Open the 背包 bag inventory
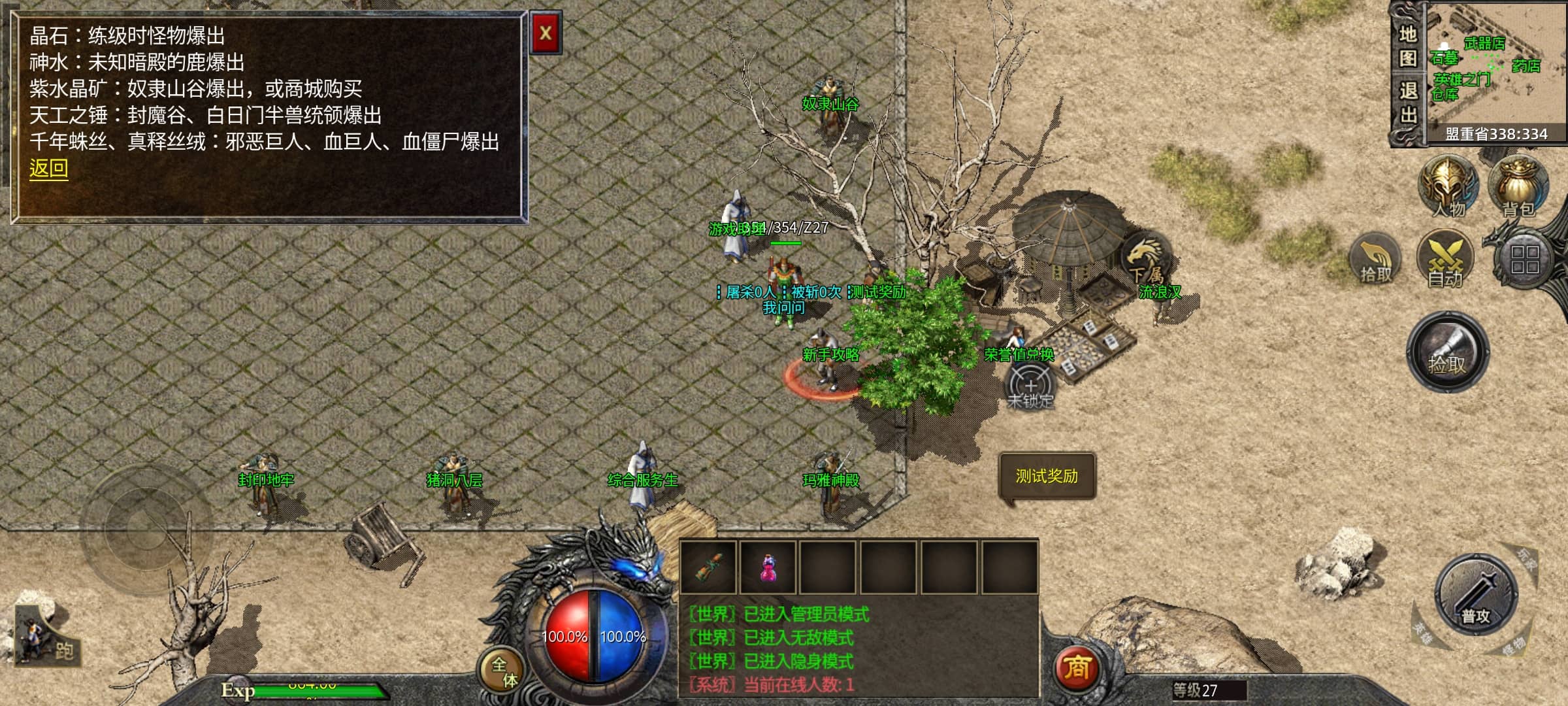This screenshot has width=1568, height=706. click(1518, 188)
